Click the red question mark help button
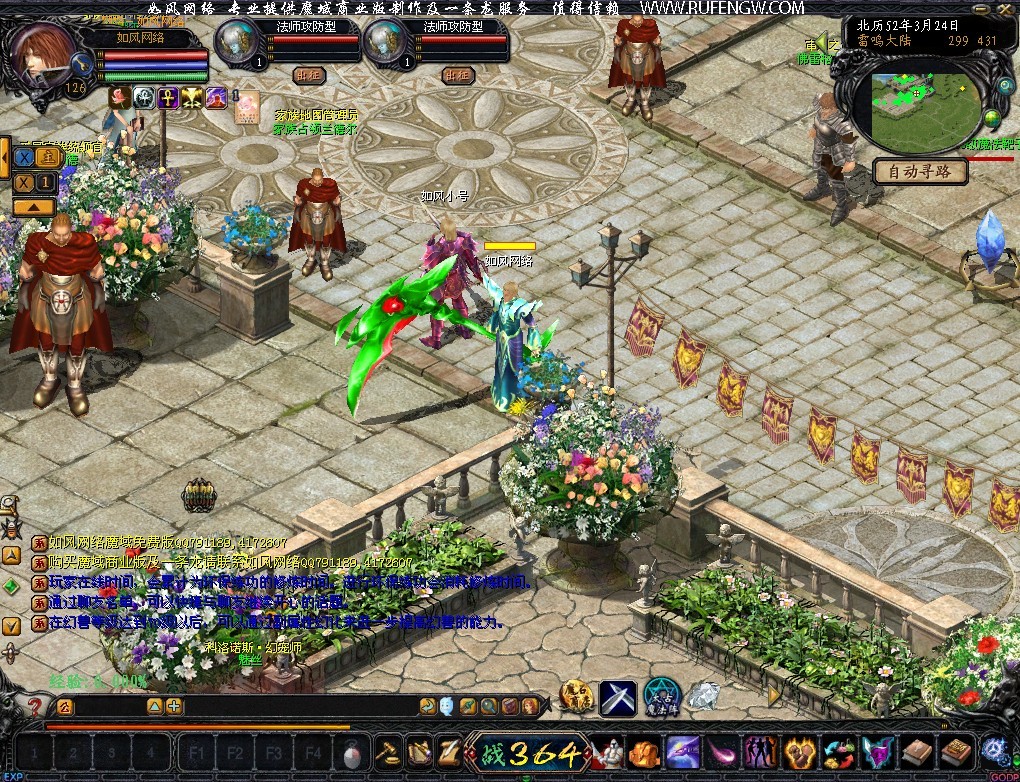 click(x=34, y=707)
